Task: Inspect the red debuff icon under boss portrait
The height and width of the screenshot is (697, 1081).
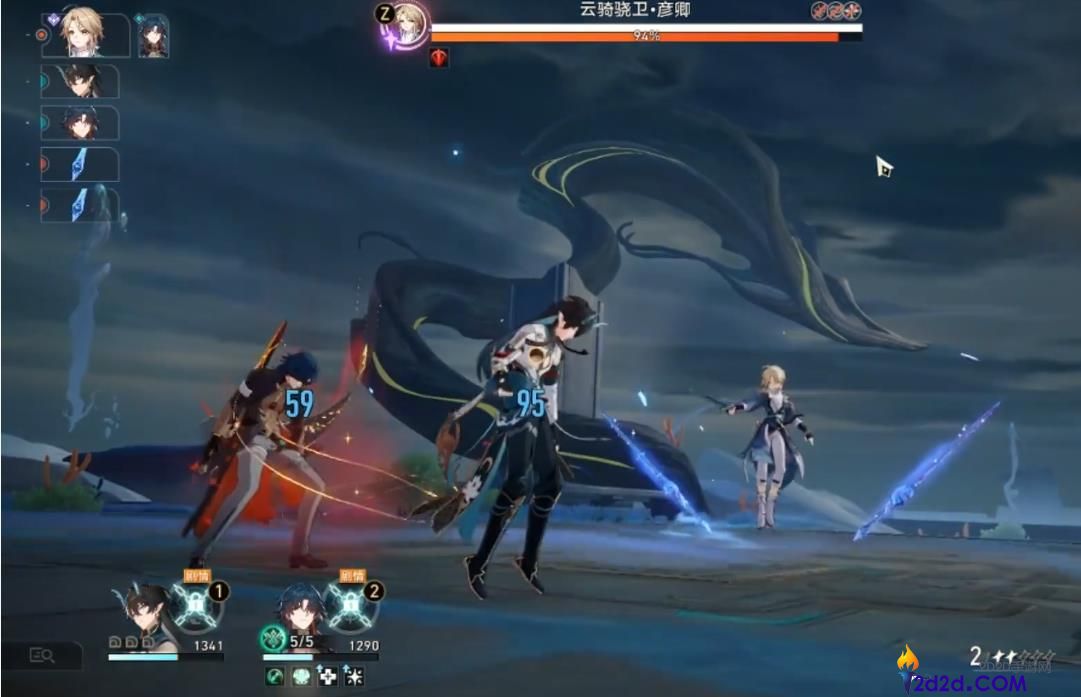Action: click(x=438, y=58)
